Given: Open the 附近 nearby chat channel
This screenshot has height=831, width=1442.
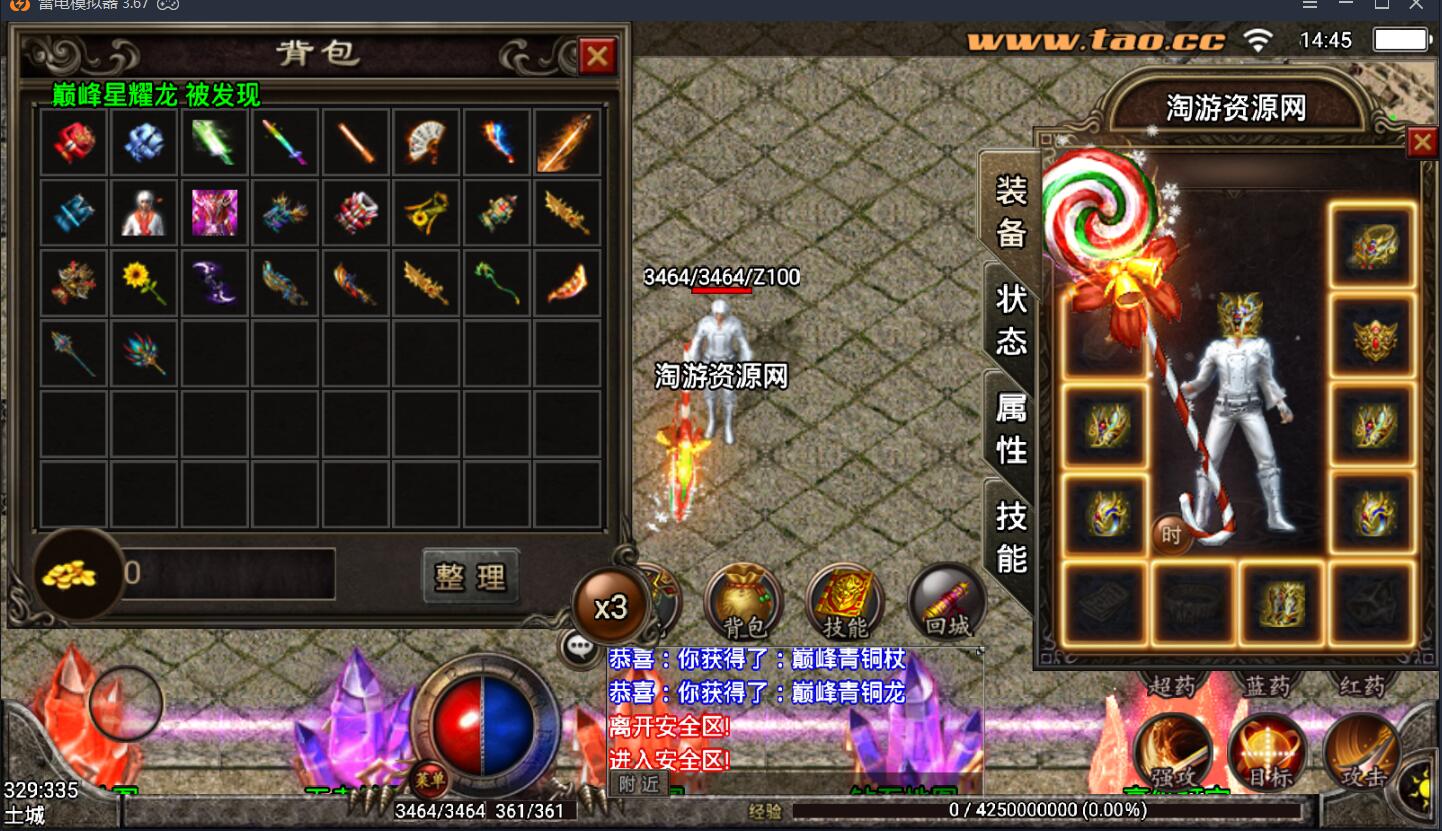Looking at the screenshot, I should click(x=638, y=784).
